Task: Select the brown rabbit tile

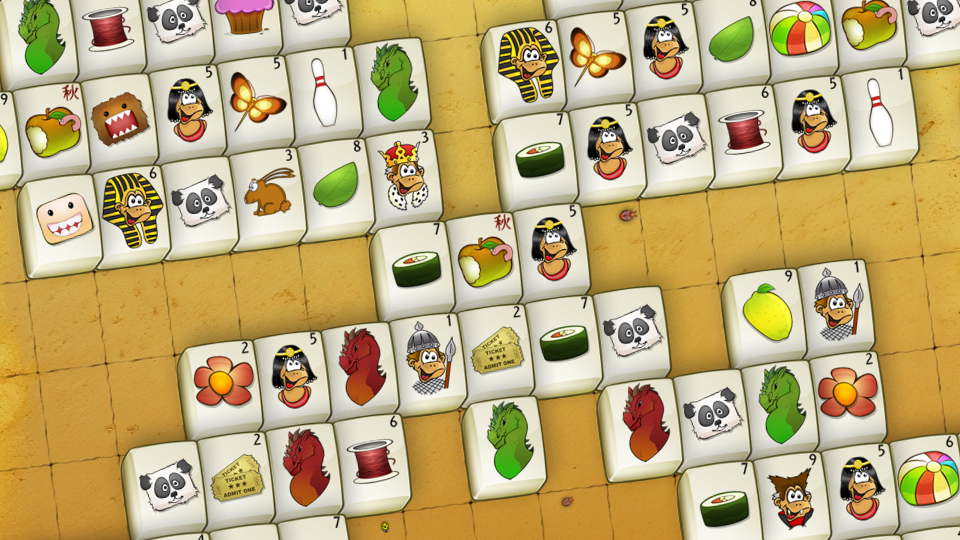Action: point(269,194)
